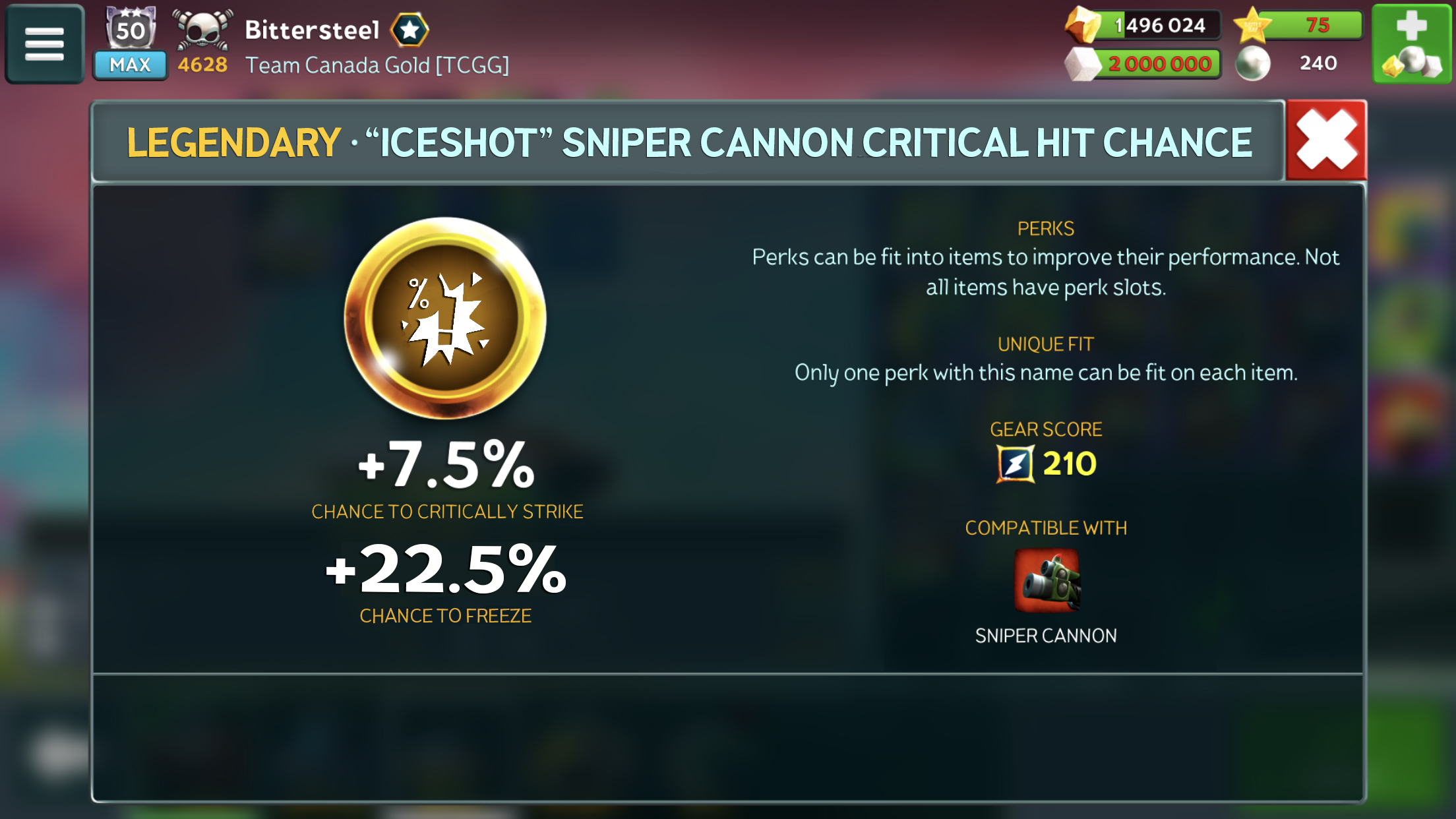Tap the gold currency counter
Image resolution: width=1456 pixels, height=819 pixels.
pyautogui.click(x=1144, y=25)
